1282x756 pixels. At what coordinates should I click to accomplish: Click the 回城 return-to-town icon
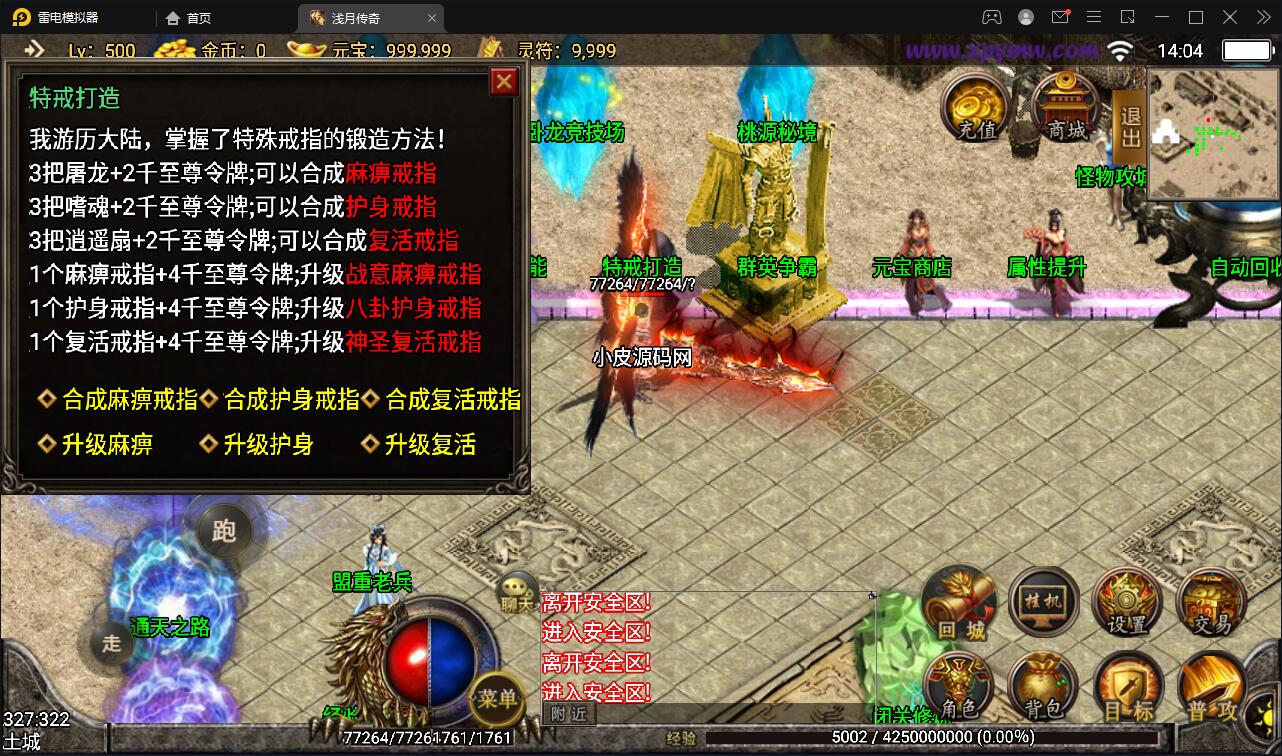[958, 600]
